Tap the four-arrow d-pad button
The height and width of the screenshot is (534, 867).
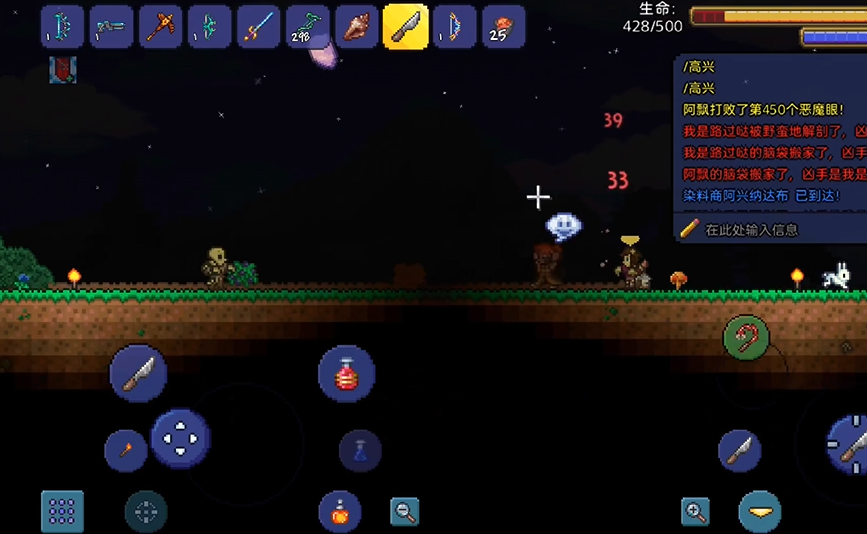[x=181, y=439]
